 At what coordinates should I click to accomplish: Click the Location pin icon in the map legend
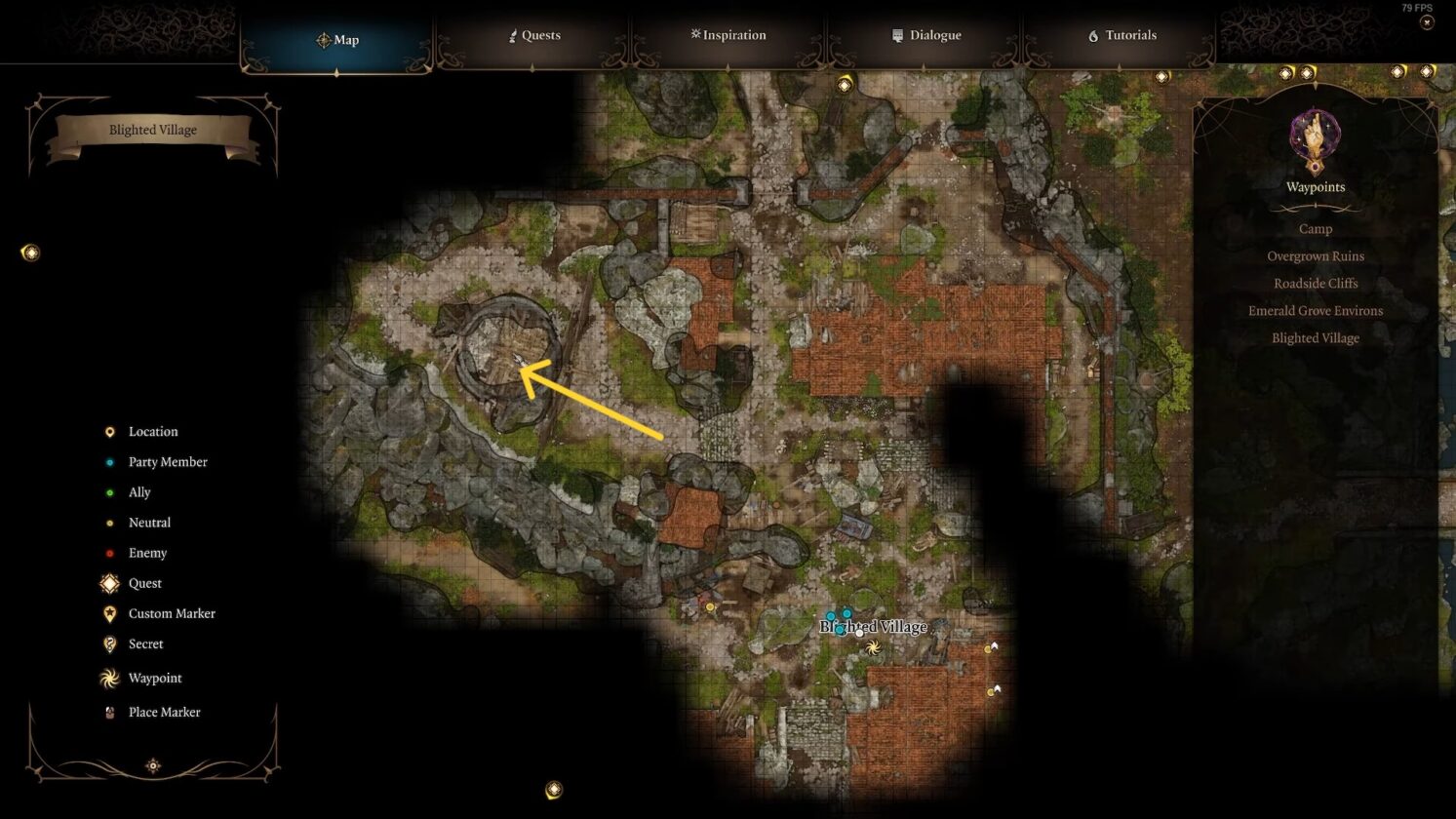tap(108, 431)
